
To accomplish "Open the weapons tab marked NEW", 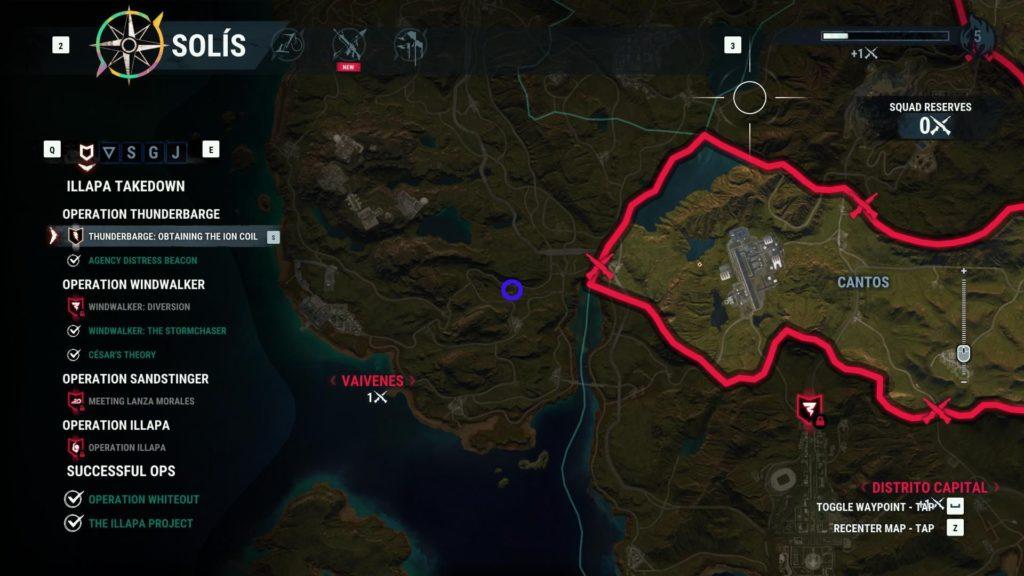I will click(349, 44).
